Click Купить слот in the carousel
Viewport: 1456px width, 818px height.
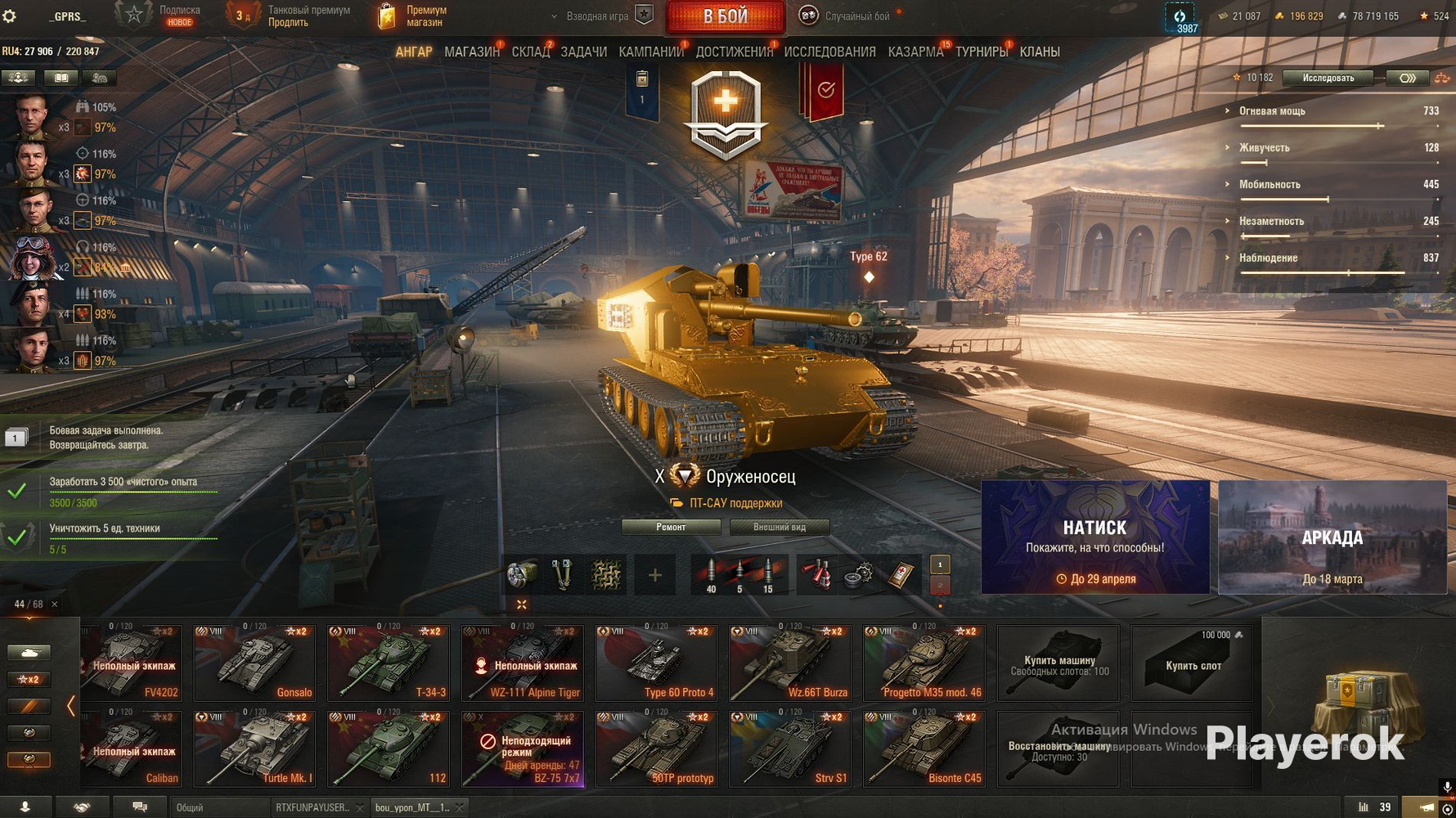[x=1192, y=664]
